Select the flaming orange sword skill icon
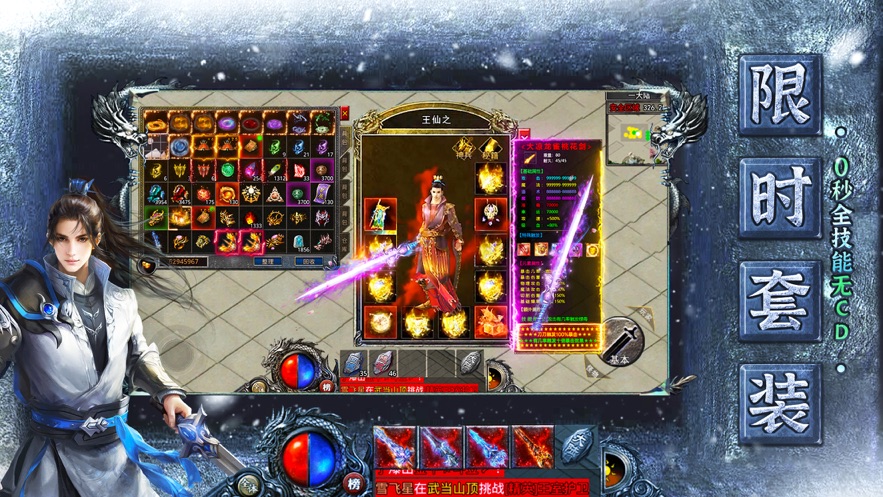 [532, 447]
